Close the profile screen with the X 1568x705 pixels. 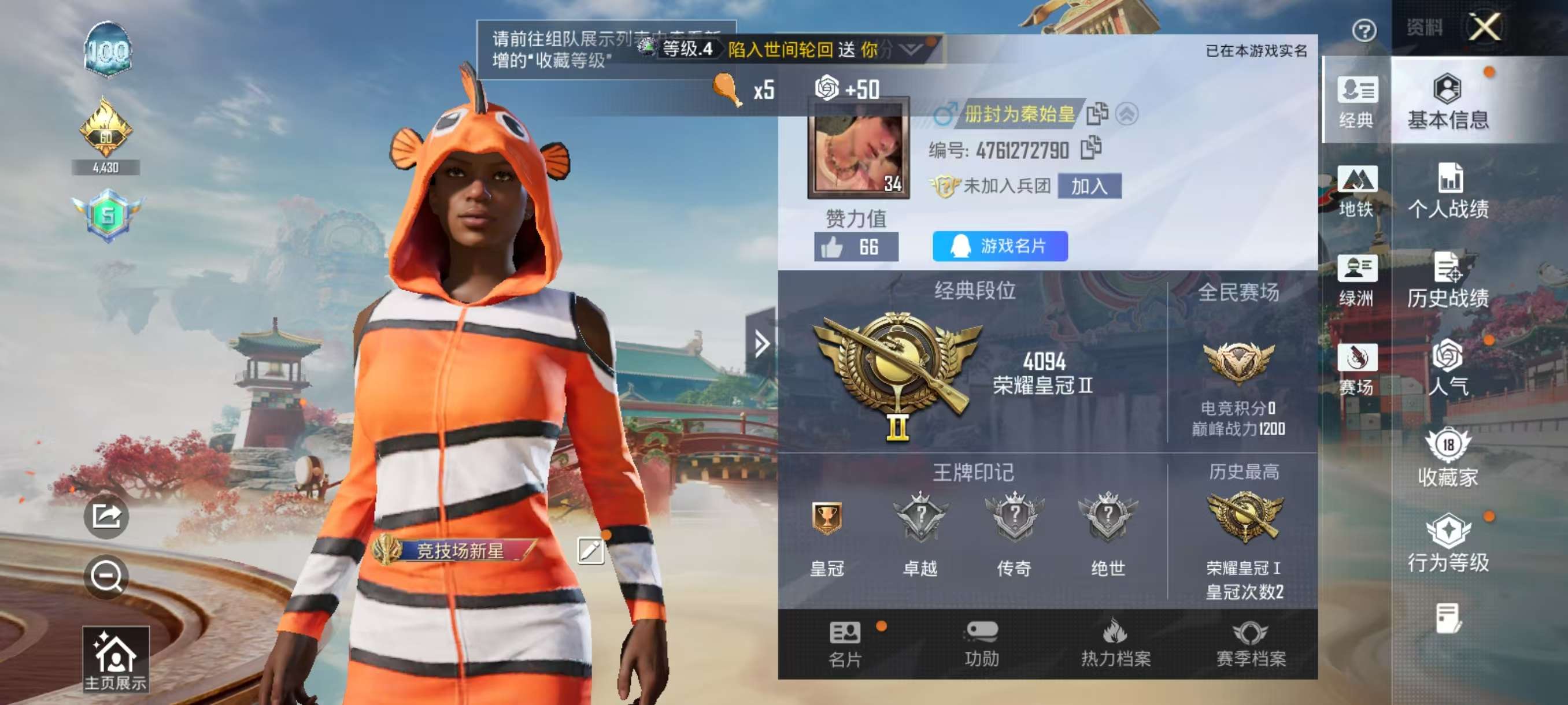click(1485, 27)
